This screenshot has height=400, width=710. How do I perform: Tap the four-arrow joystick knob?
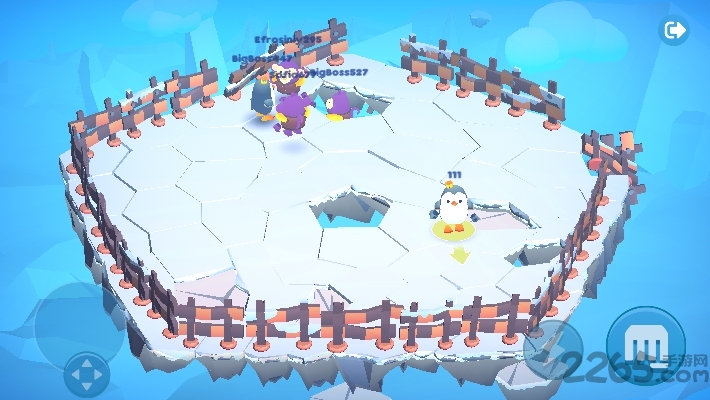coord(87,375)
